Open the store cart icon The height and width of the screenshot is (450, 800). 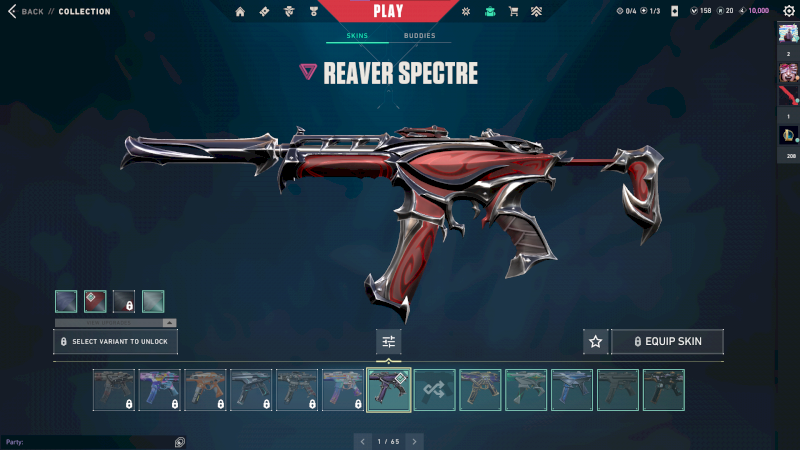click(513, 12)
